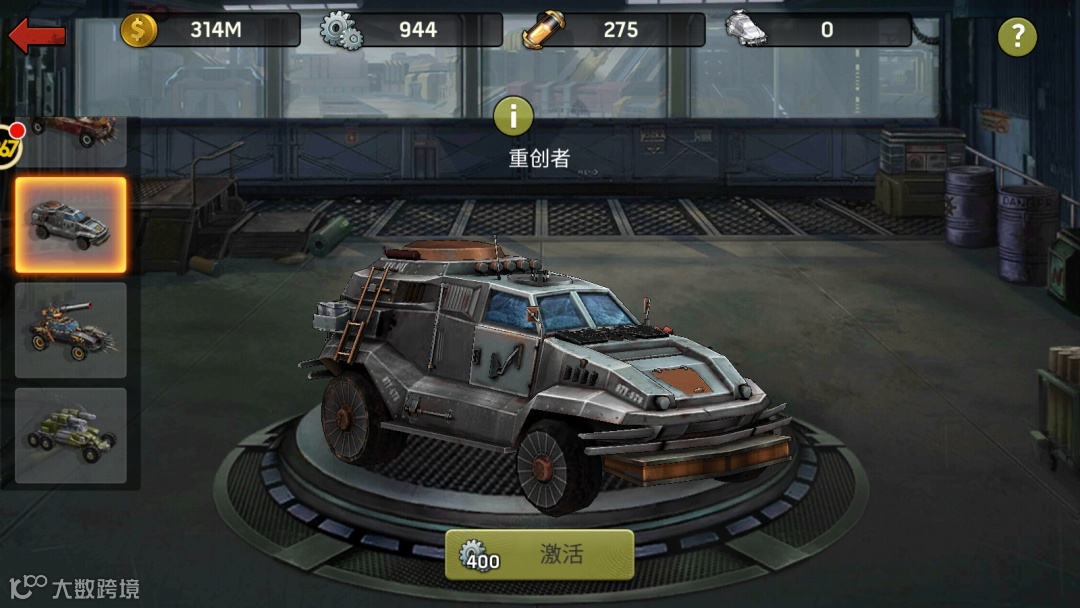Choose the spiked buggy with cannon
This screenshot has height=608, width=1080.
coord(71,330)
